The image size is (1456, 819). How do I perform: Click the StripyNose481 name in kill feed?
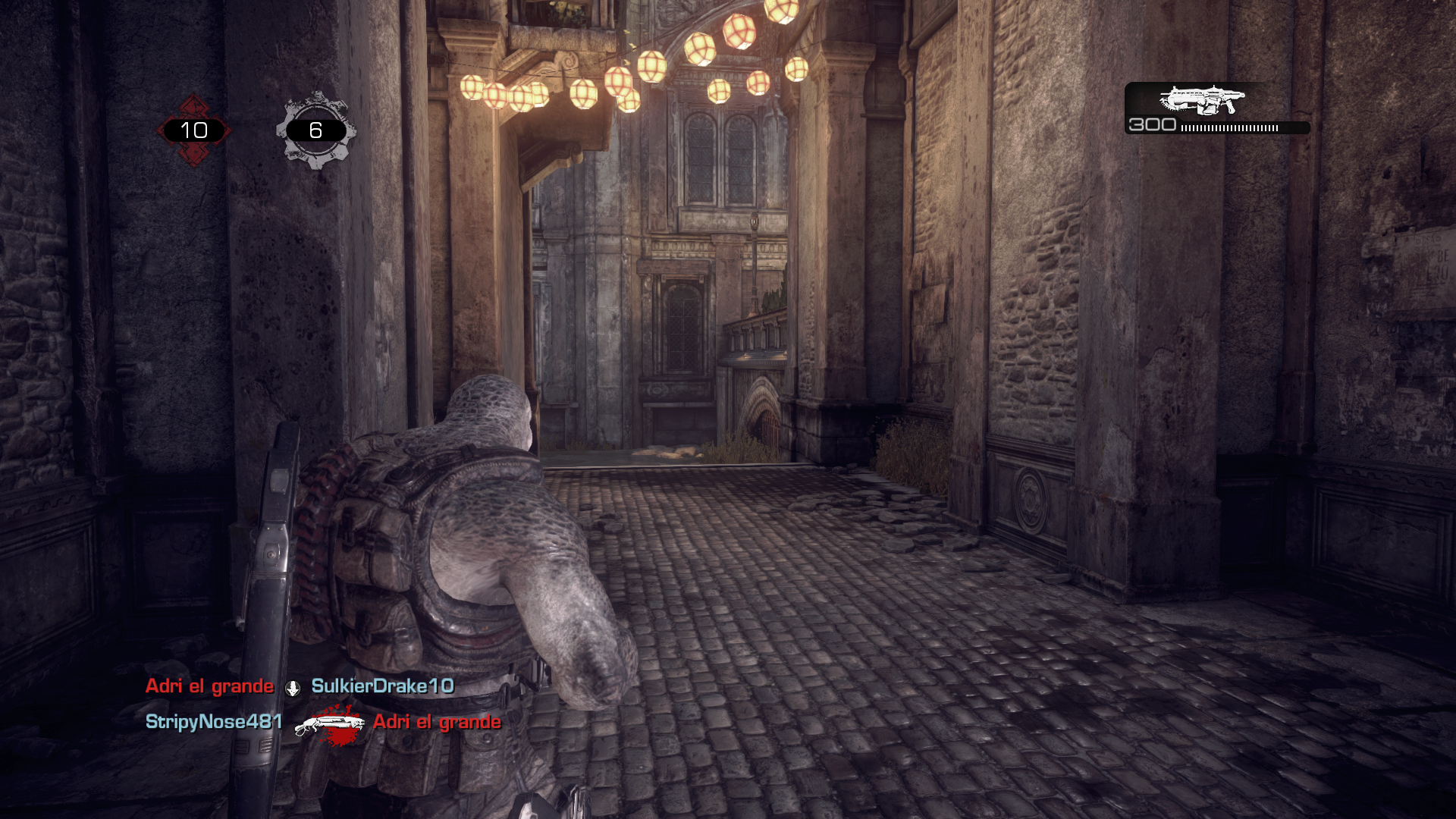[x=214, y=721]
